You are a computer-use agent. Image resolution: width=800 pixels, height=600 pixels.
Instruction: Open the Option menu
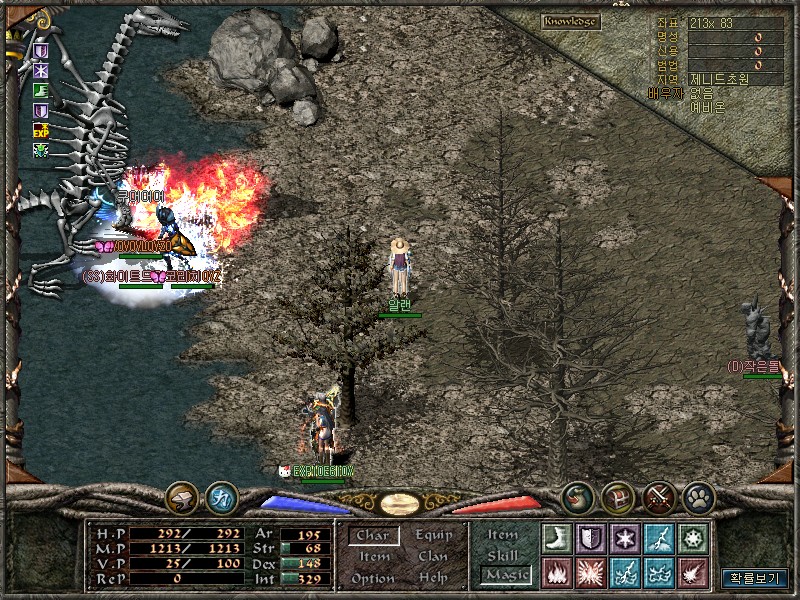373,578
